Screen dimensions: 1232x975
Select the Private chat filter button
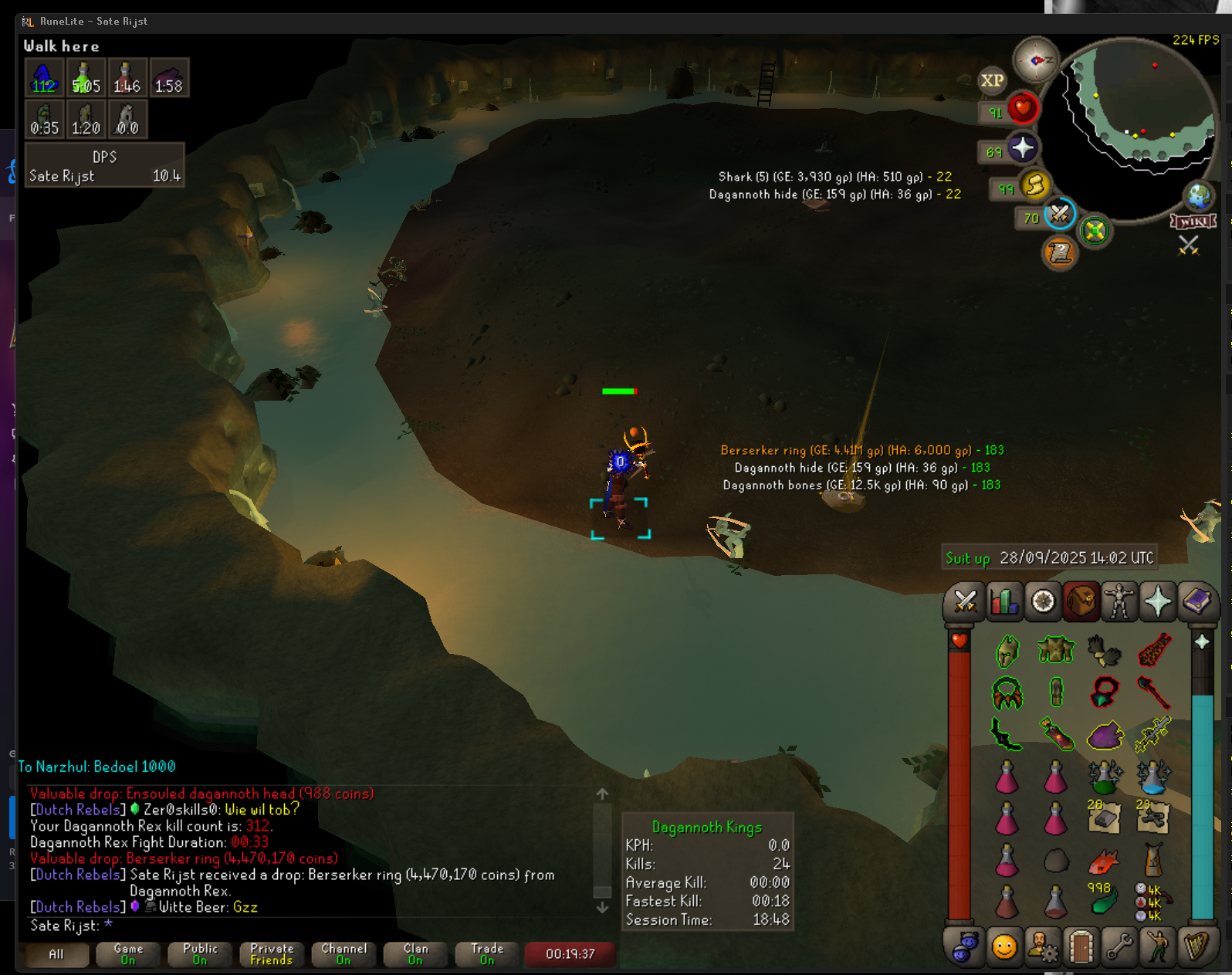point(272,954)
